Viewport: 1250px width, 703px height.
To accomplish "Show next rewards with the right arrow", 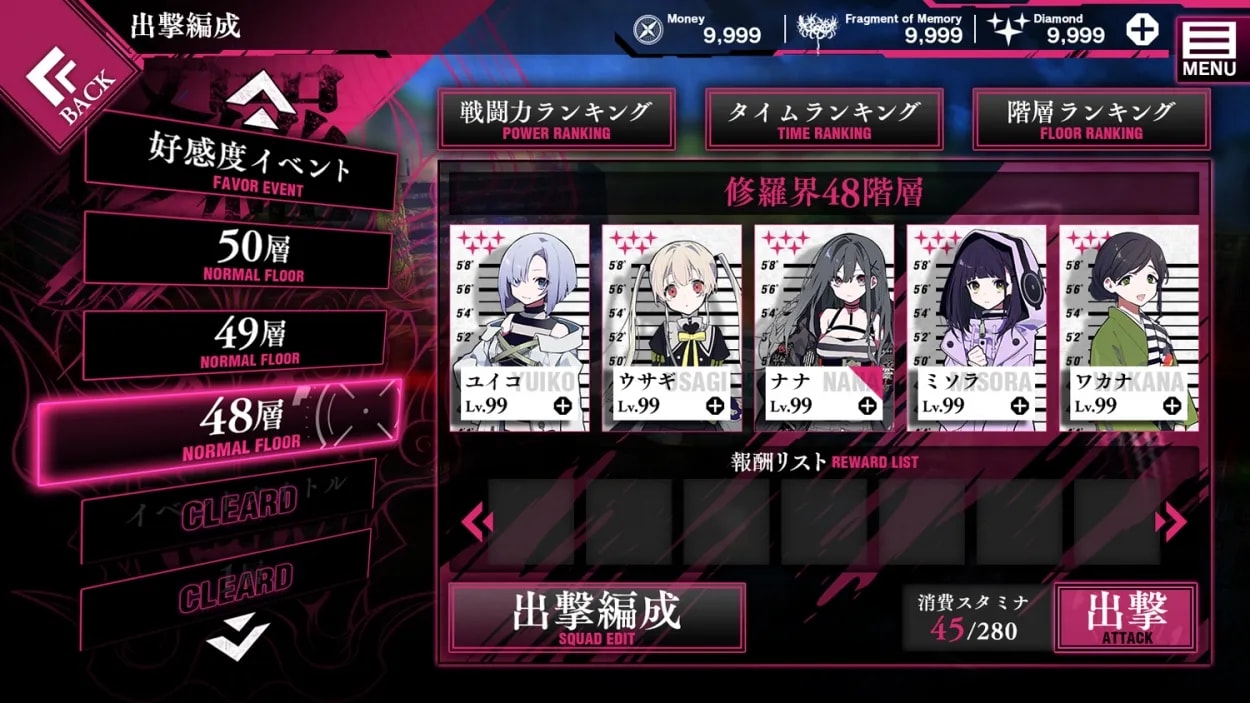I will point(1170,521).
